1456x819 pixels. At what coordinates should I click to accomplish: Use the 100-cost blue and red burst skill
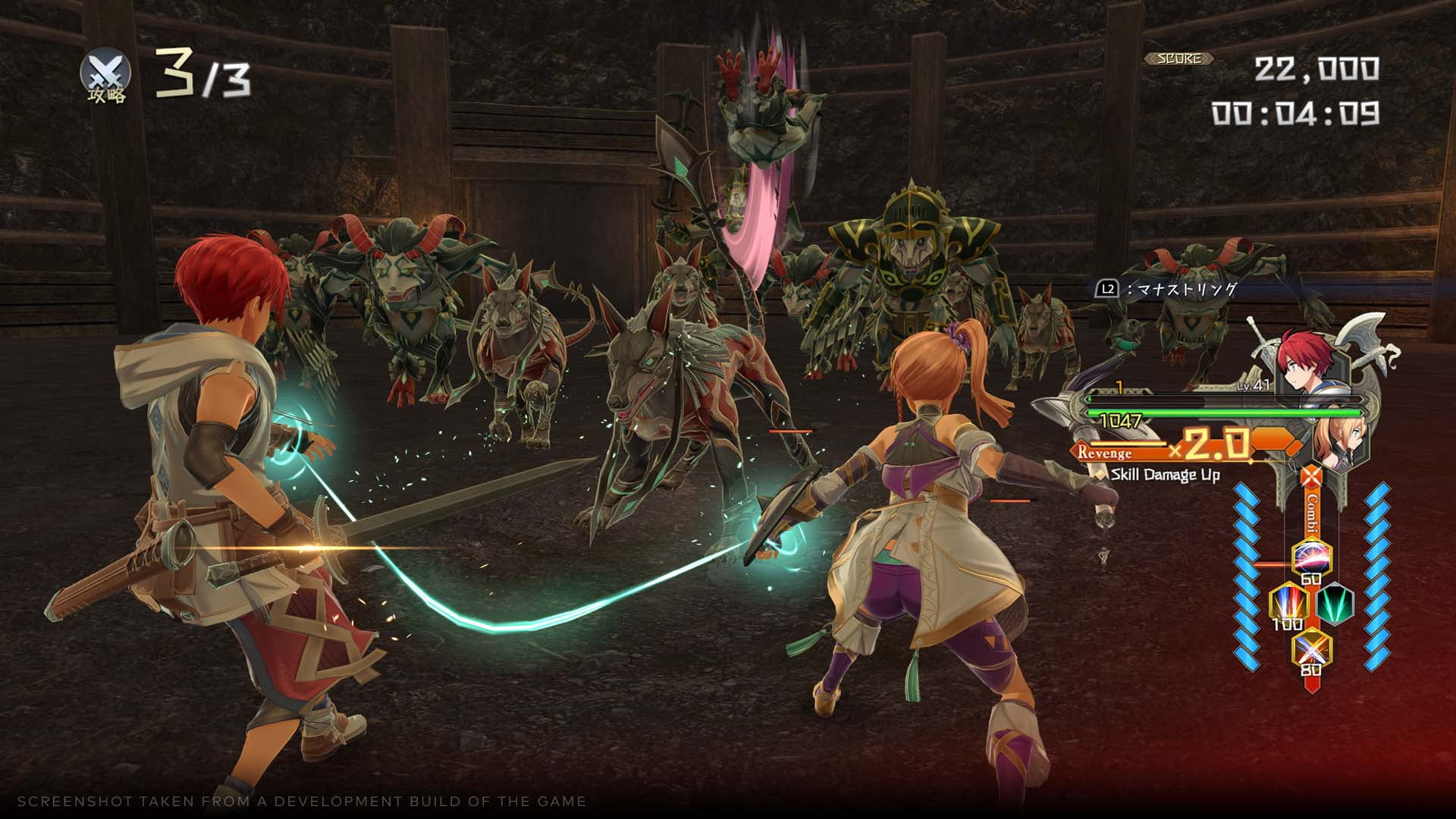[x=1288, y=604]
